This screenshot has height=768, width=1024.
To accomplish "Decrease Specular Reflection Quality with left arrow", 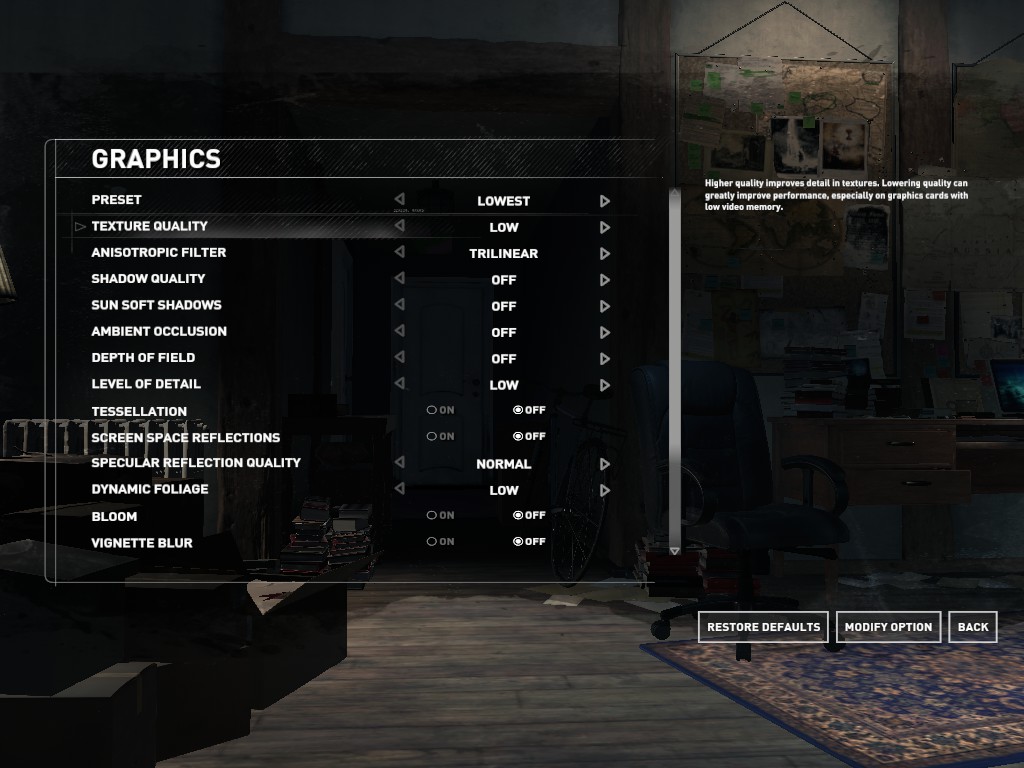I will 400,463.
